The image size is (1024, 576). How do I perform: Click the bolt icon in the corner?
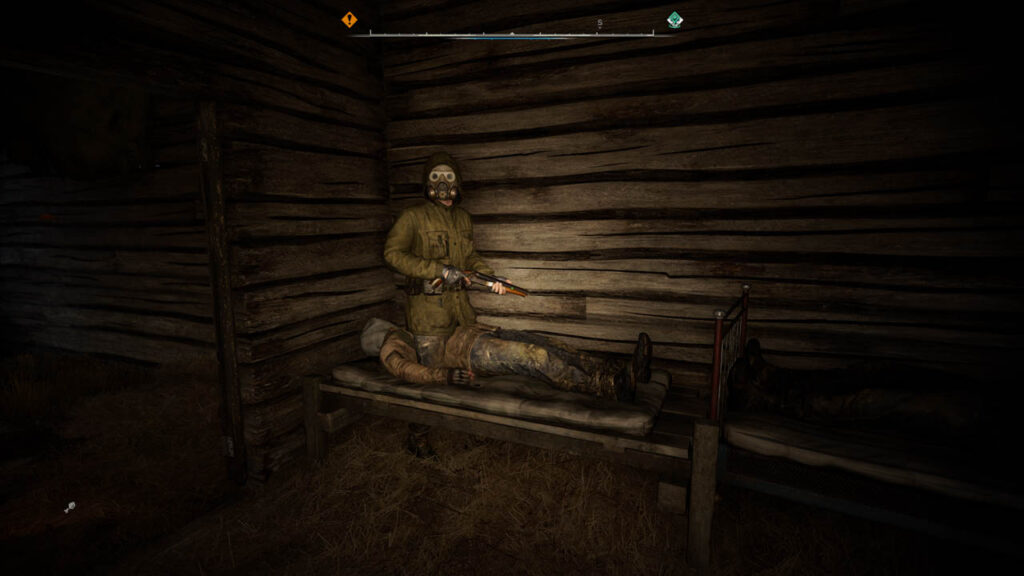pos(70,507)
